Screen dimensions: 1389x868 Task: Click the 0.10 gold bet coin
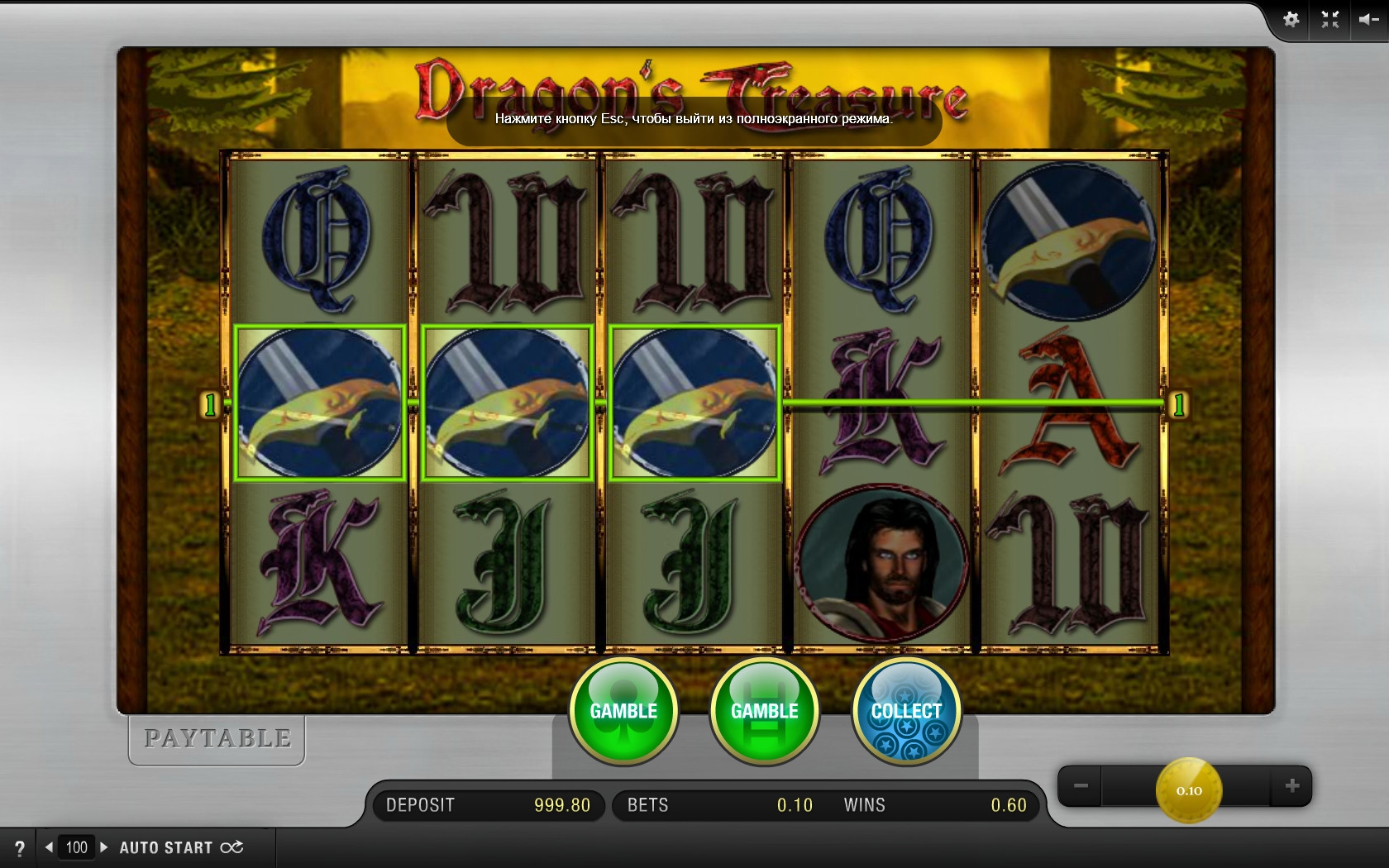click(x=1189, y=790)
